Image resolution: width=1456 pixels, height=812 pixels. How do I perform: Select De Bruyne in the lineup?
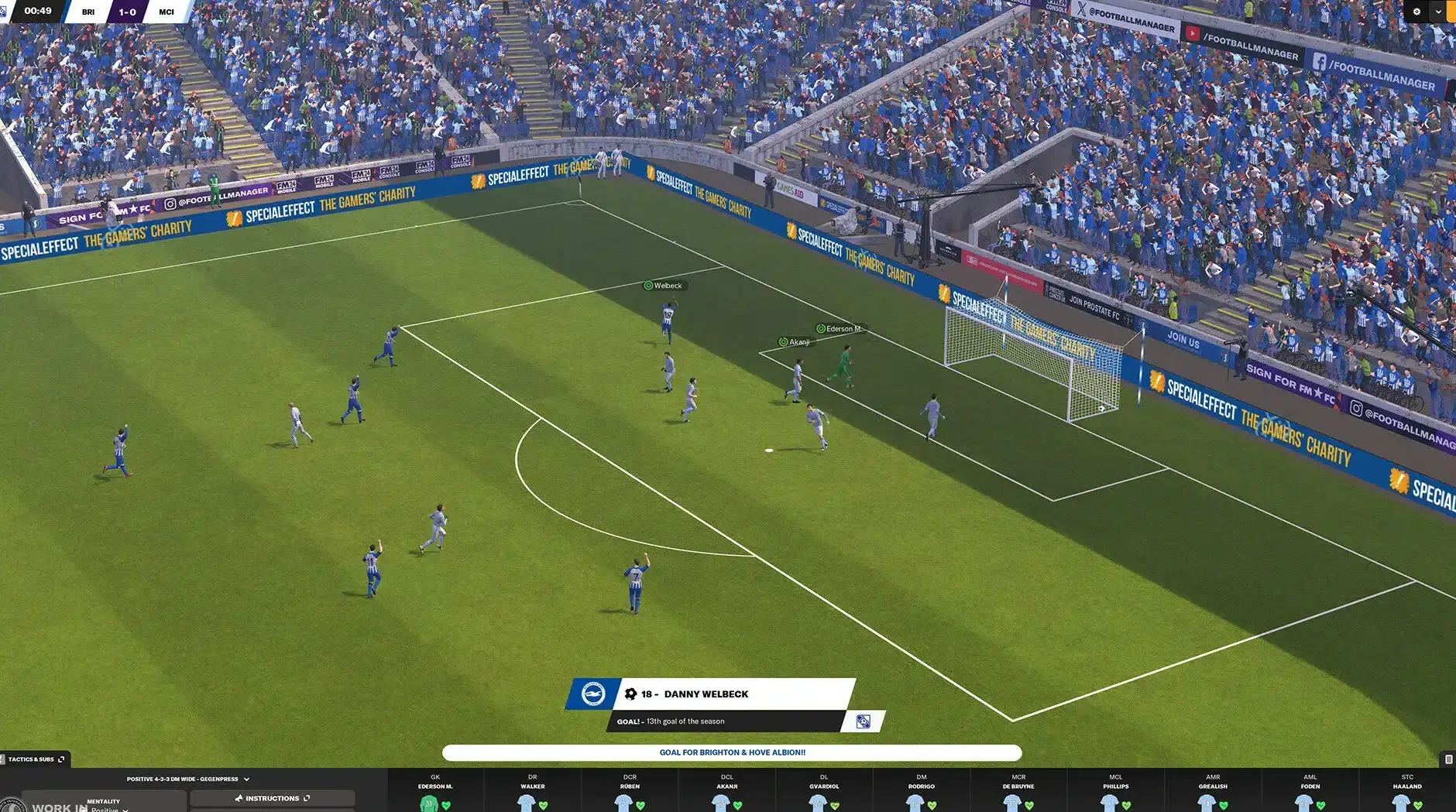click(1018, 793)
